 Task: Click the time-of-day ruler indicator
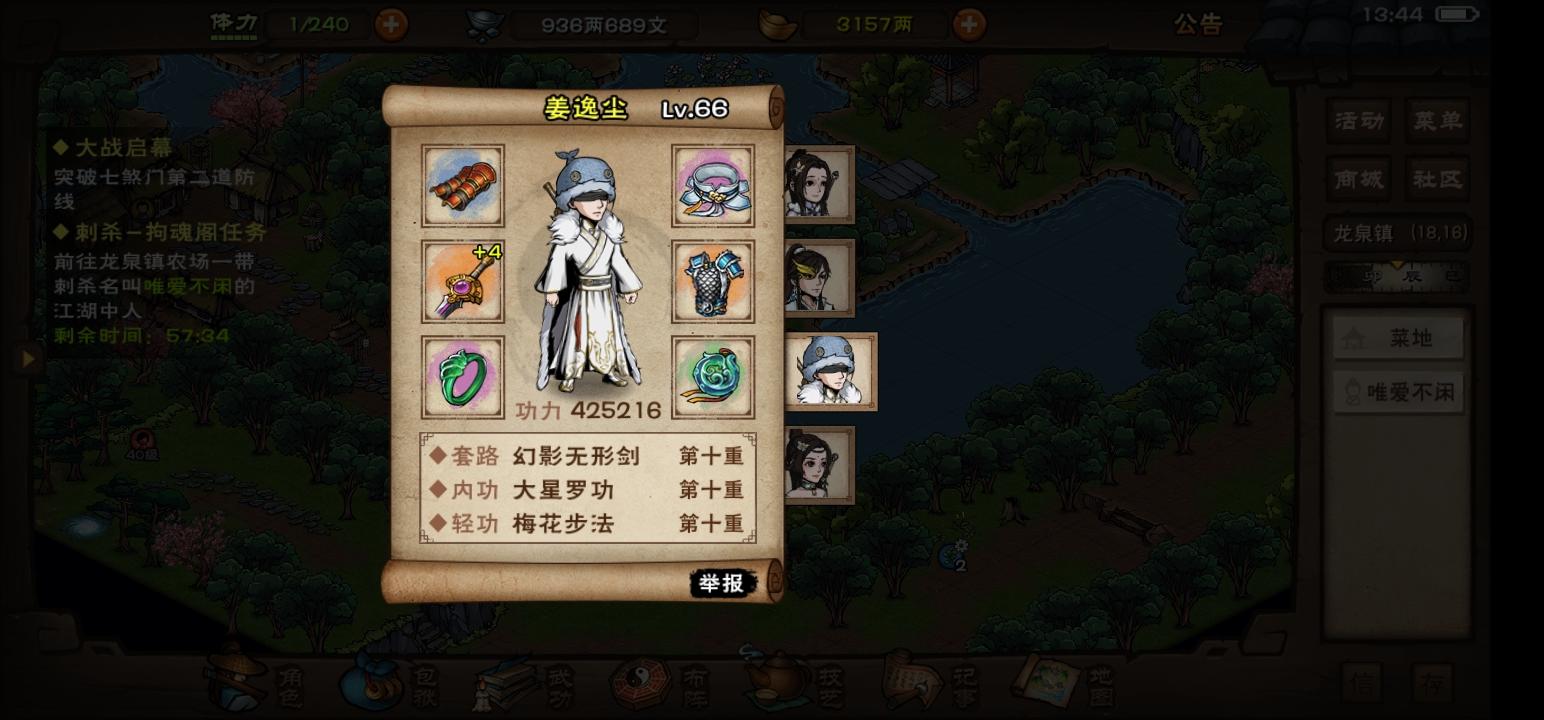coord(1397,275)
